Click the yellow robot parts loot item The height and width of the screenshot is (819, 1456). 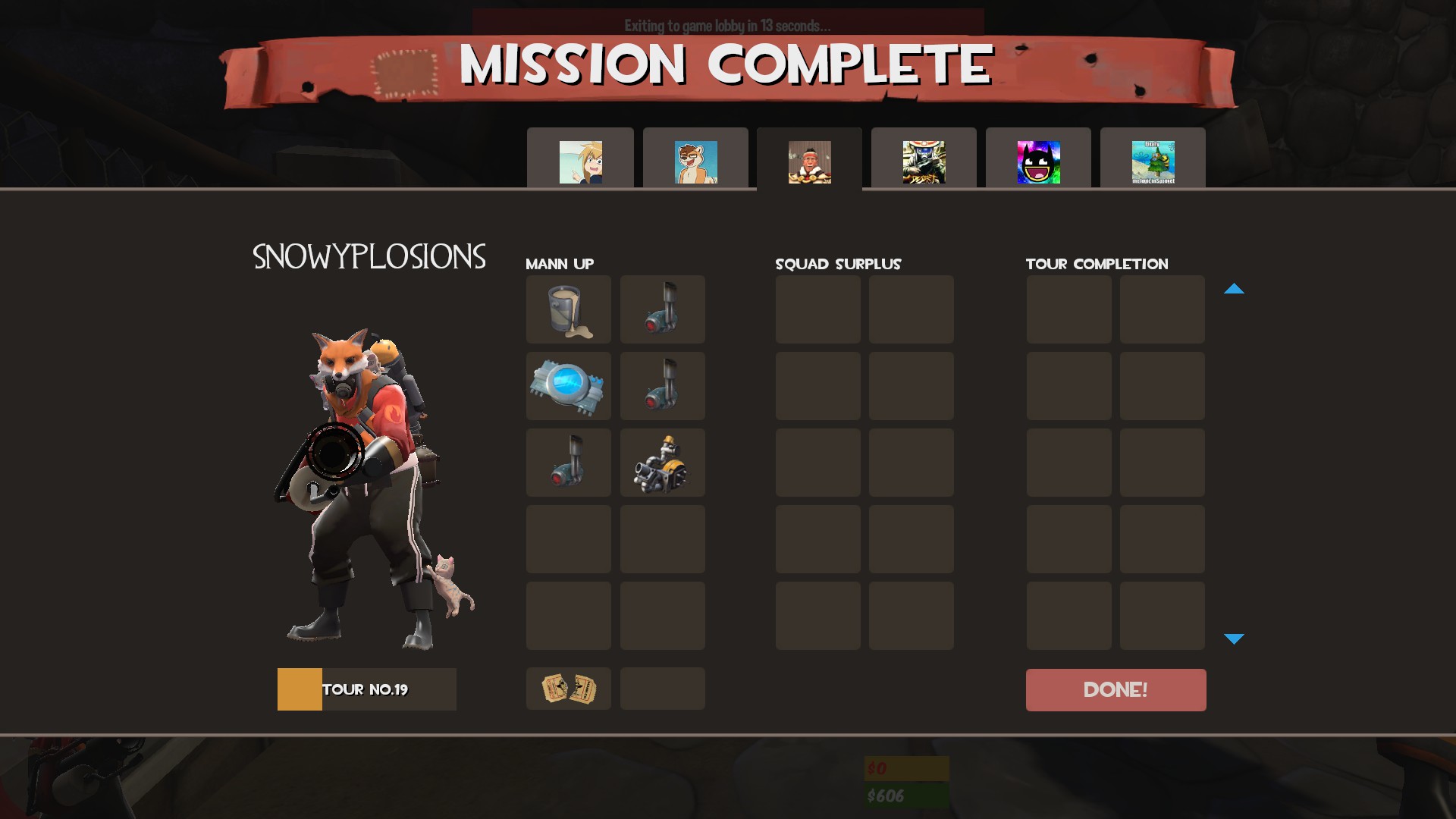click(662, 462)
